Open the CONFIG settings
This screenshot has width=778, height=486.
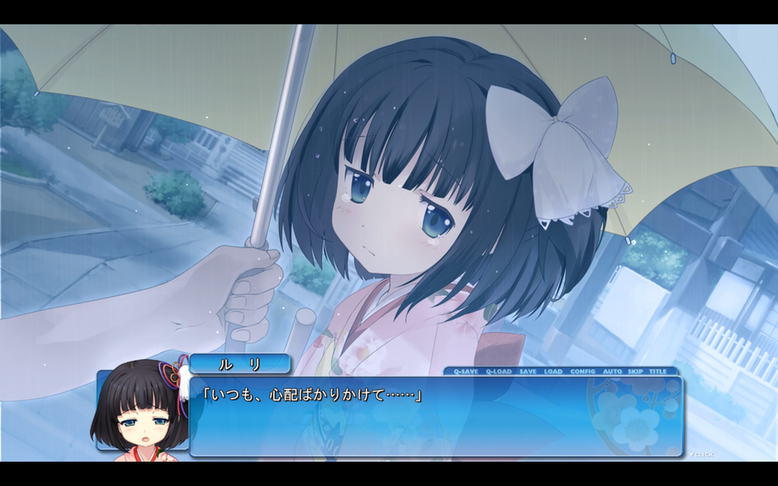(582, 371)
